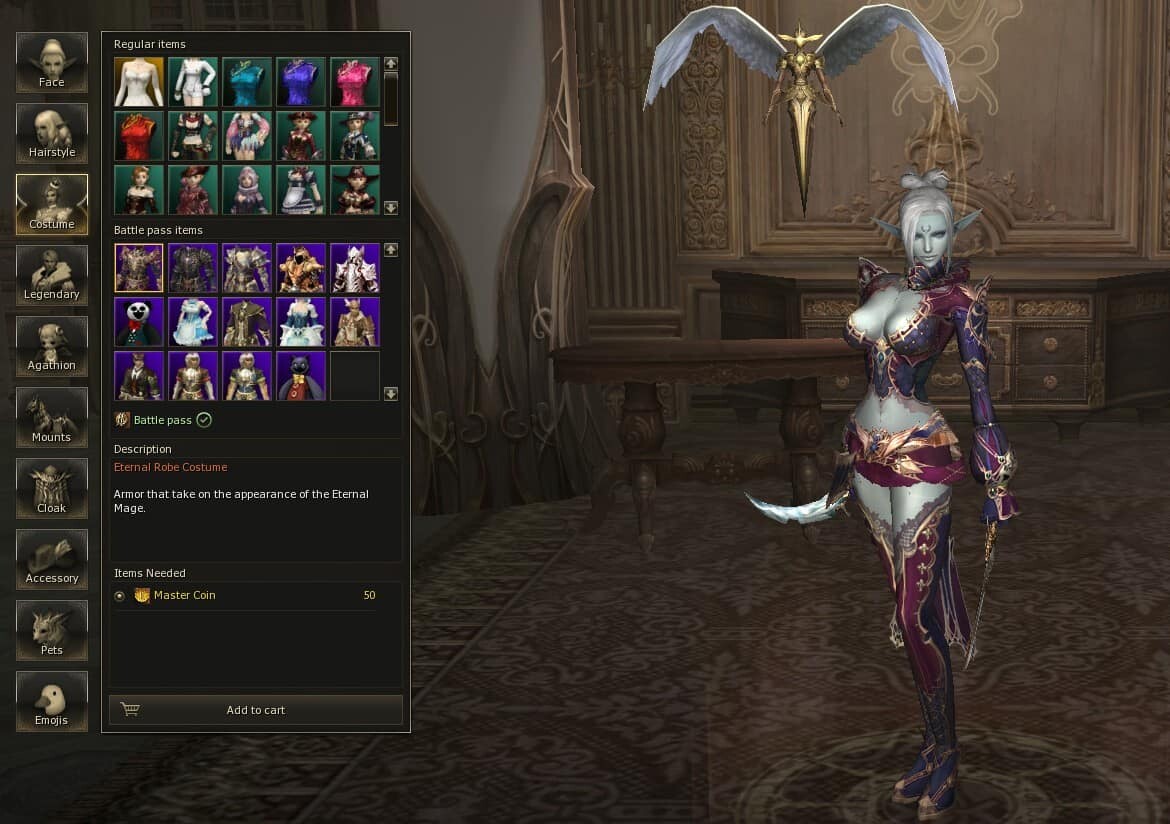1170x824 pixels.
Task: Open the Face customization category
Action: (52, 62)
